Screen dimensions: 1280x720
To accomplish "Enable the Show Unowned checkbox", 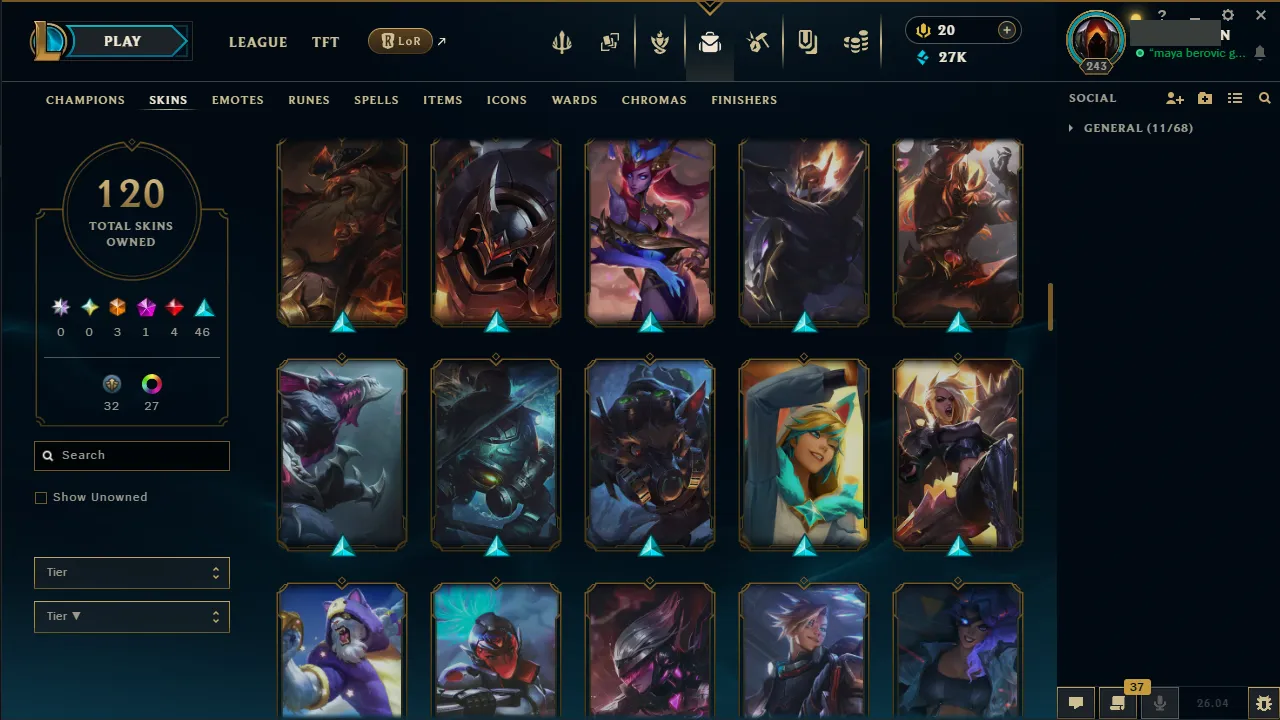I will [41, 497].
